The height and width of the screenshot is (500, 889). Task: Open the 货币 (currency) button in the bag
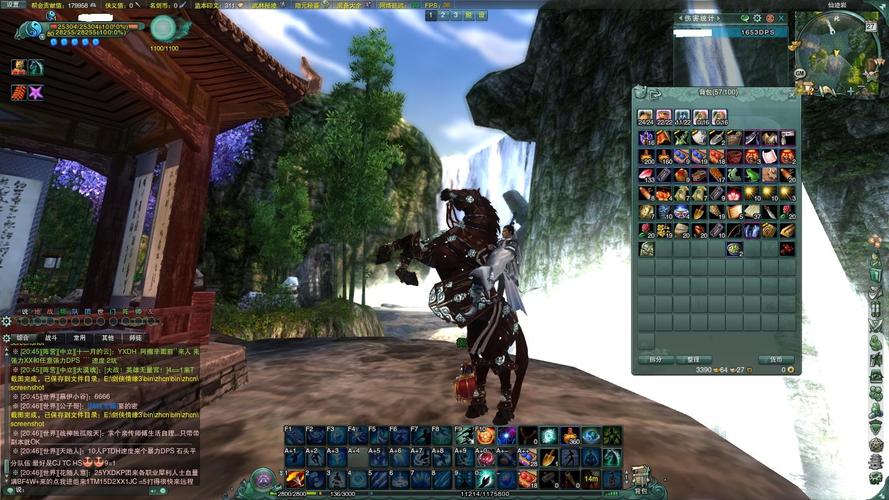[775, 359]
